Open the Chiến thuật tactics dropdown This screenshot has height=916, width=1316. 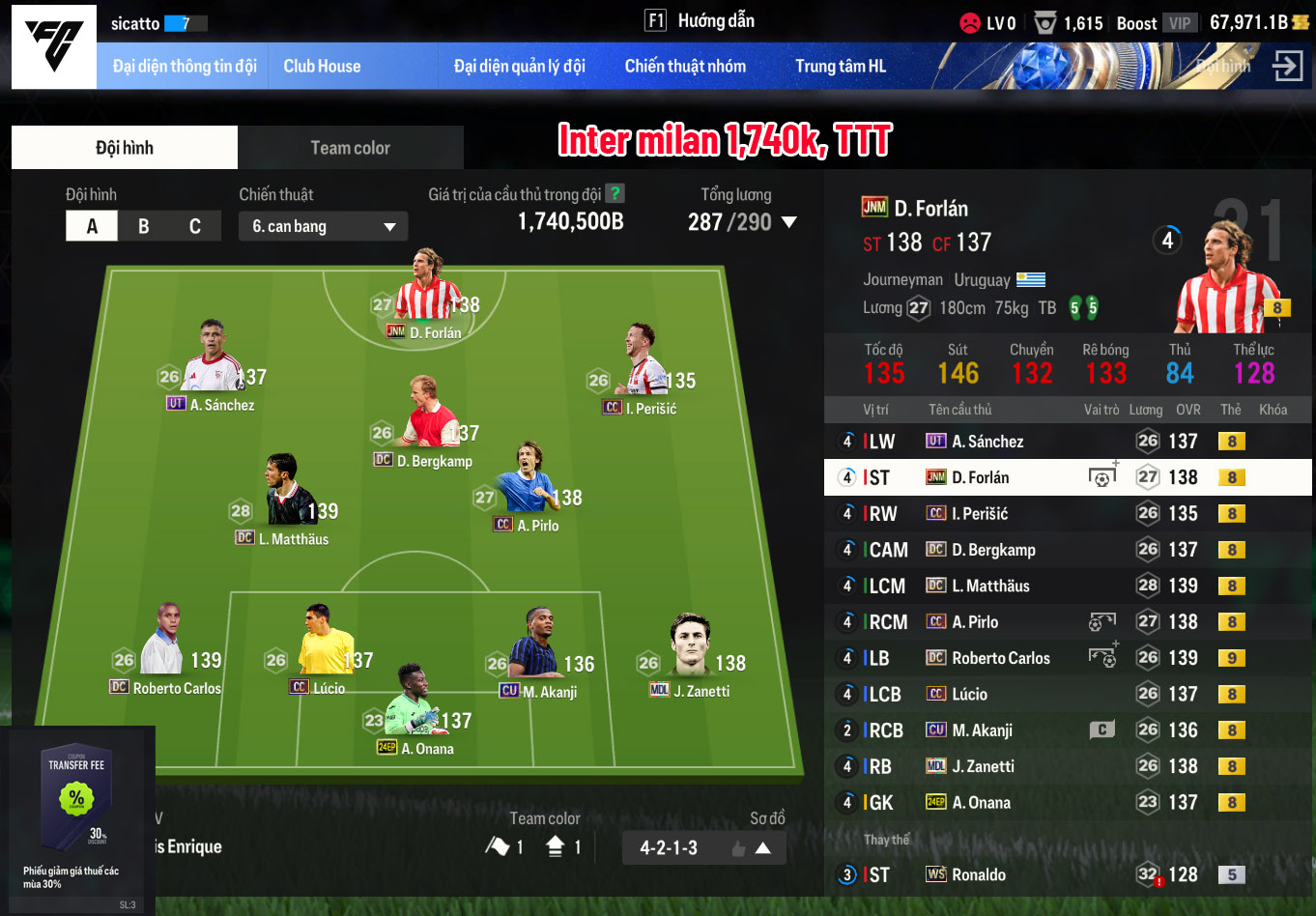click(323, 226)
